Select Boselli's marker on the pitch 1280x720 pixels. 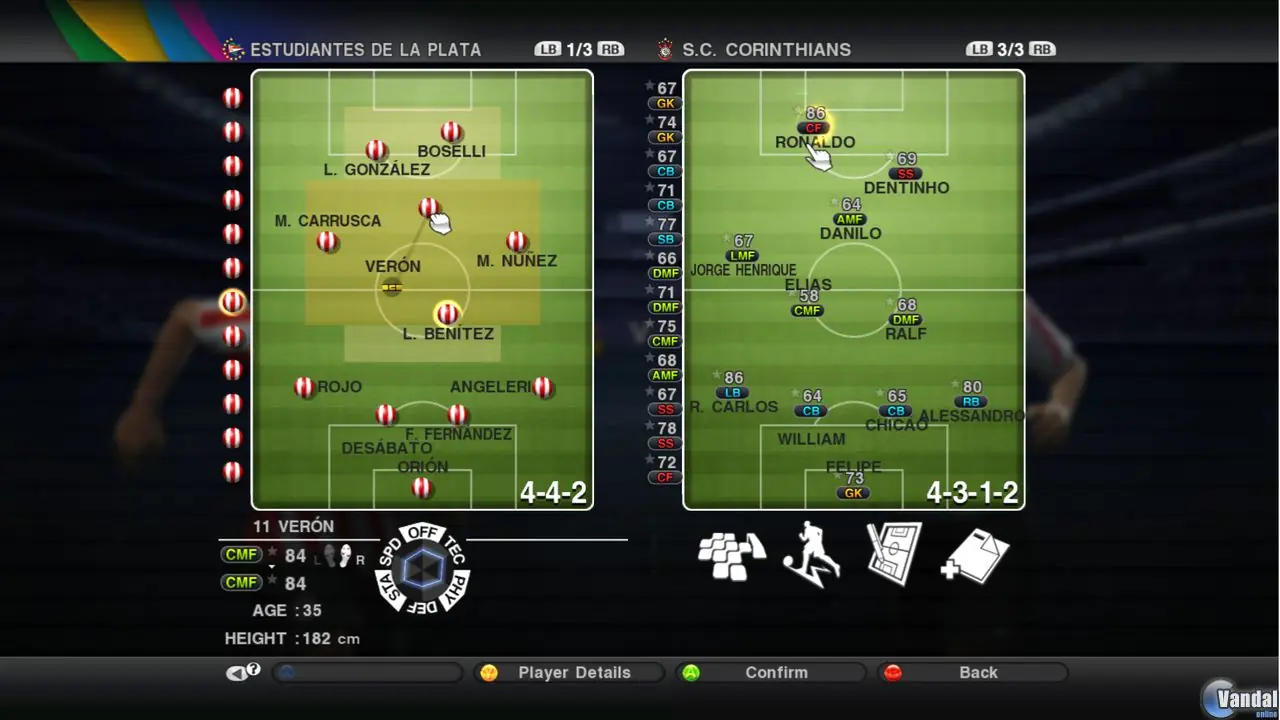[451, 132]
